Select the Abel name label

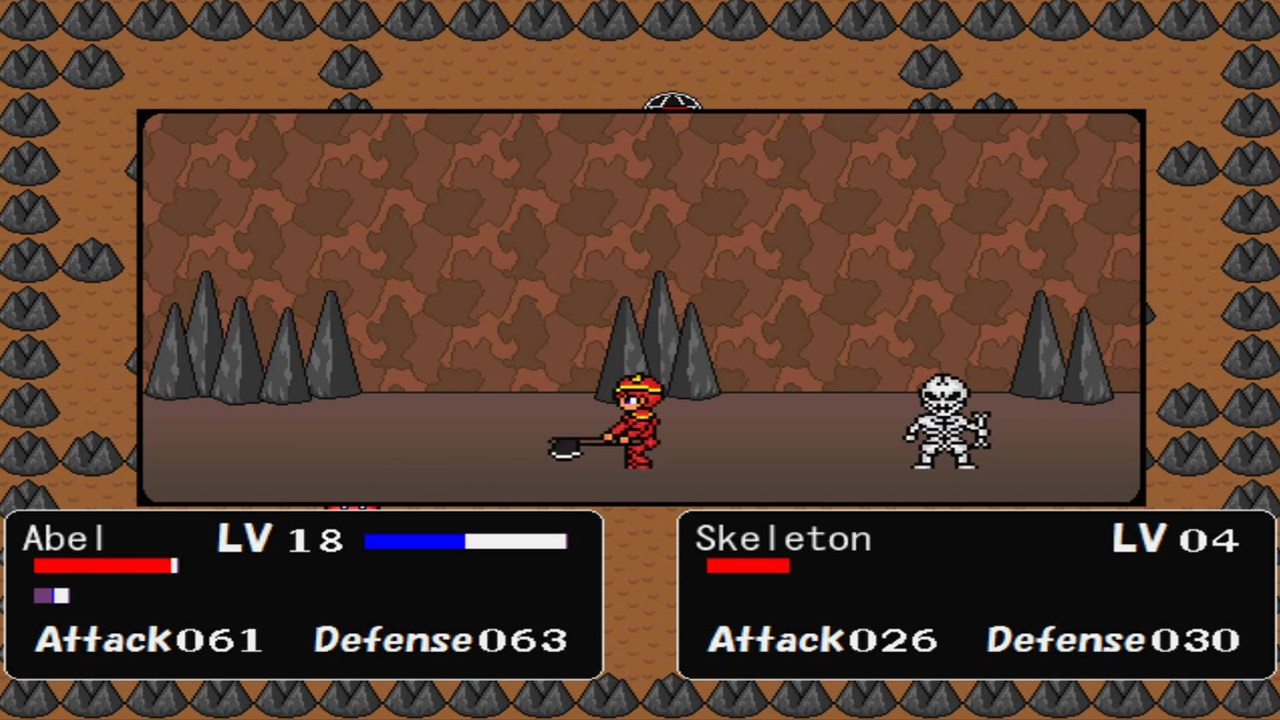point(63,539)
